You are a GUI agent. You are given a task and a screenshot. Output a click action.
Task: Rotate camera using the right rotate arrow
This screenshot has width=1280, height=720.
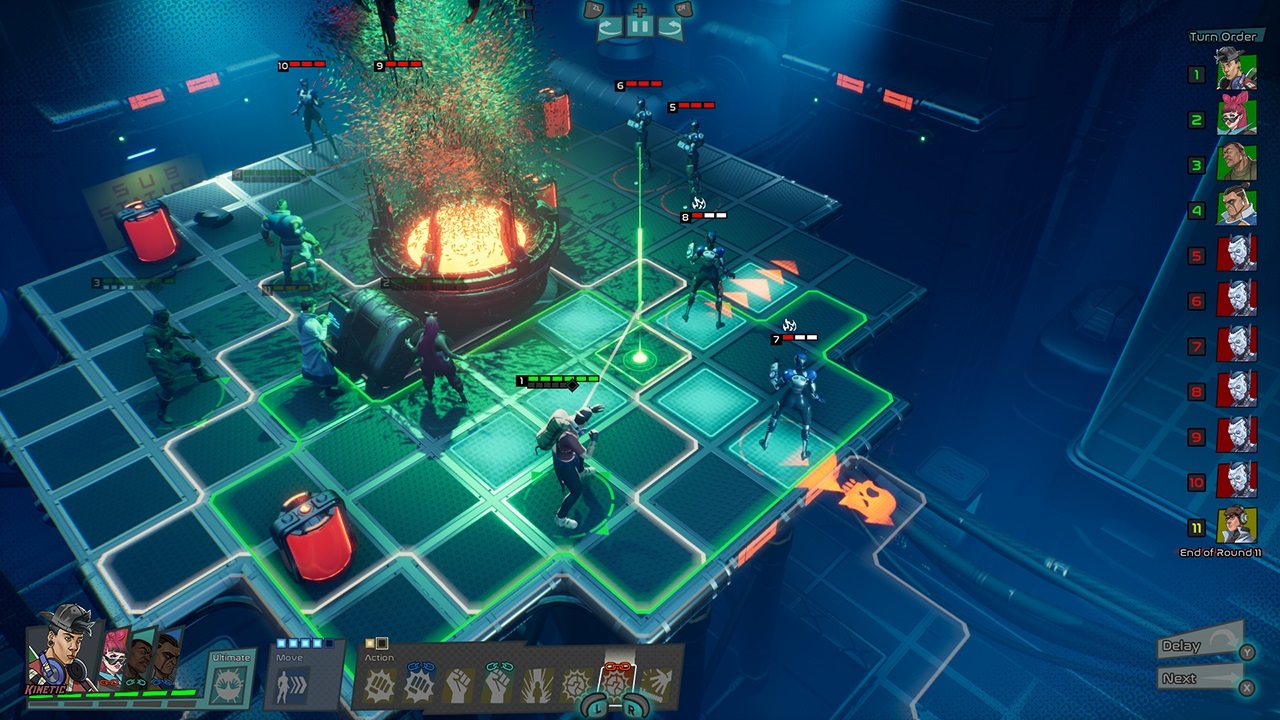(670, 27)
